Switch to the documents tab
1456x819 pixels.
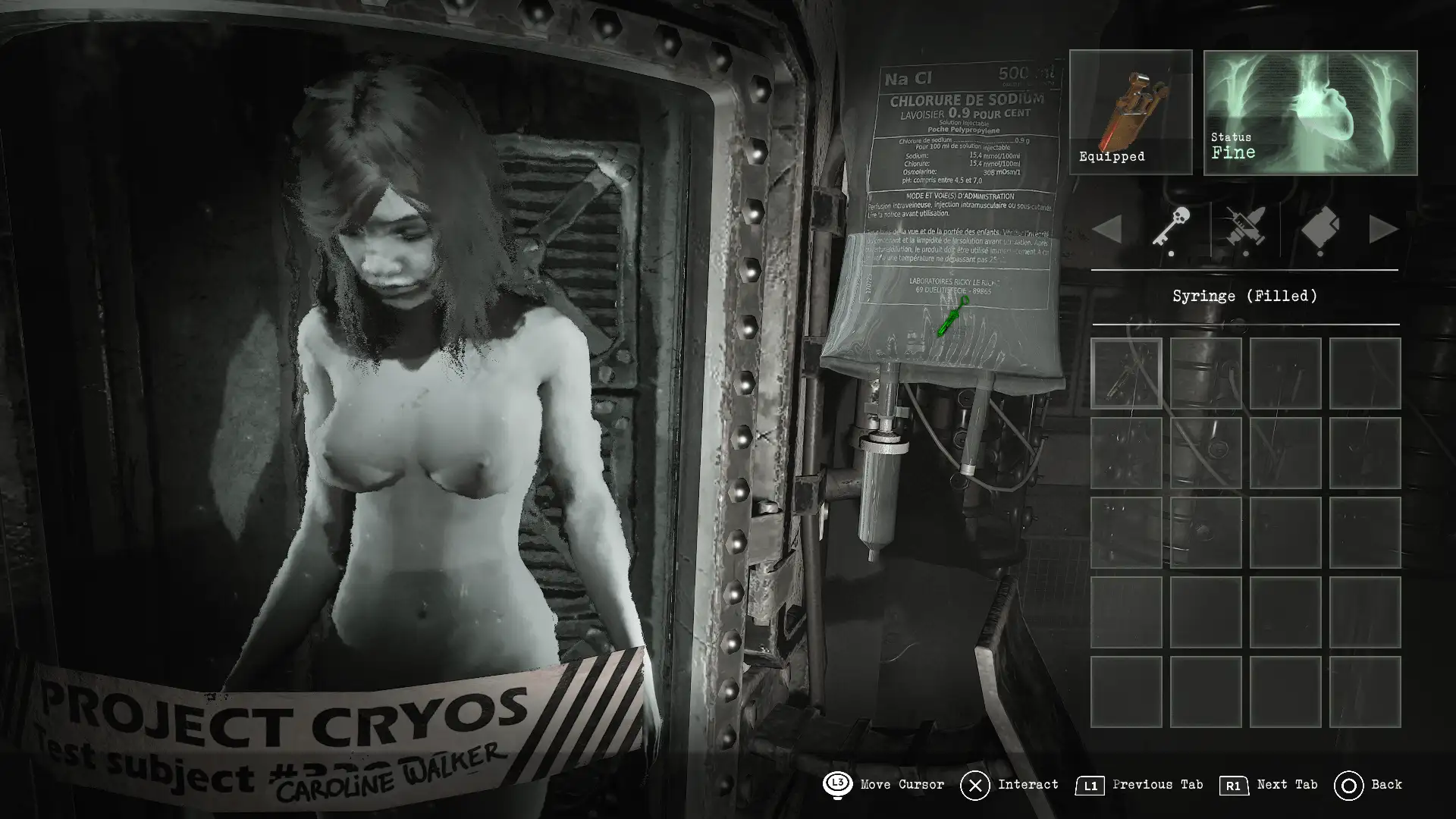pyautogui.click(x=1320, y=228)
